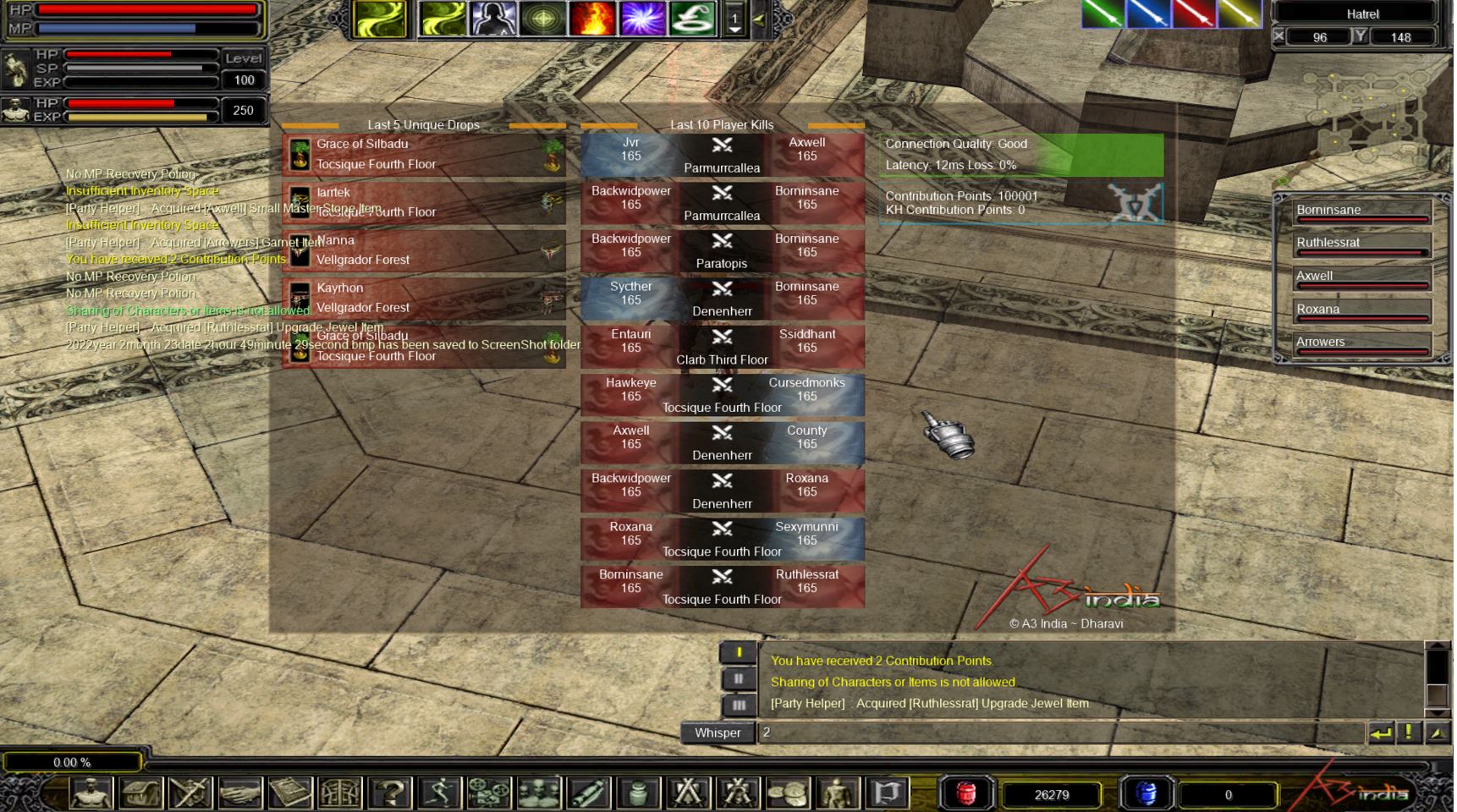Select the blue sword buff icon
Image resolution: width=1457 pixels, height=812 pixels.
coord(1148,14)
